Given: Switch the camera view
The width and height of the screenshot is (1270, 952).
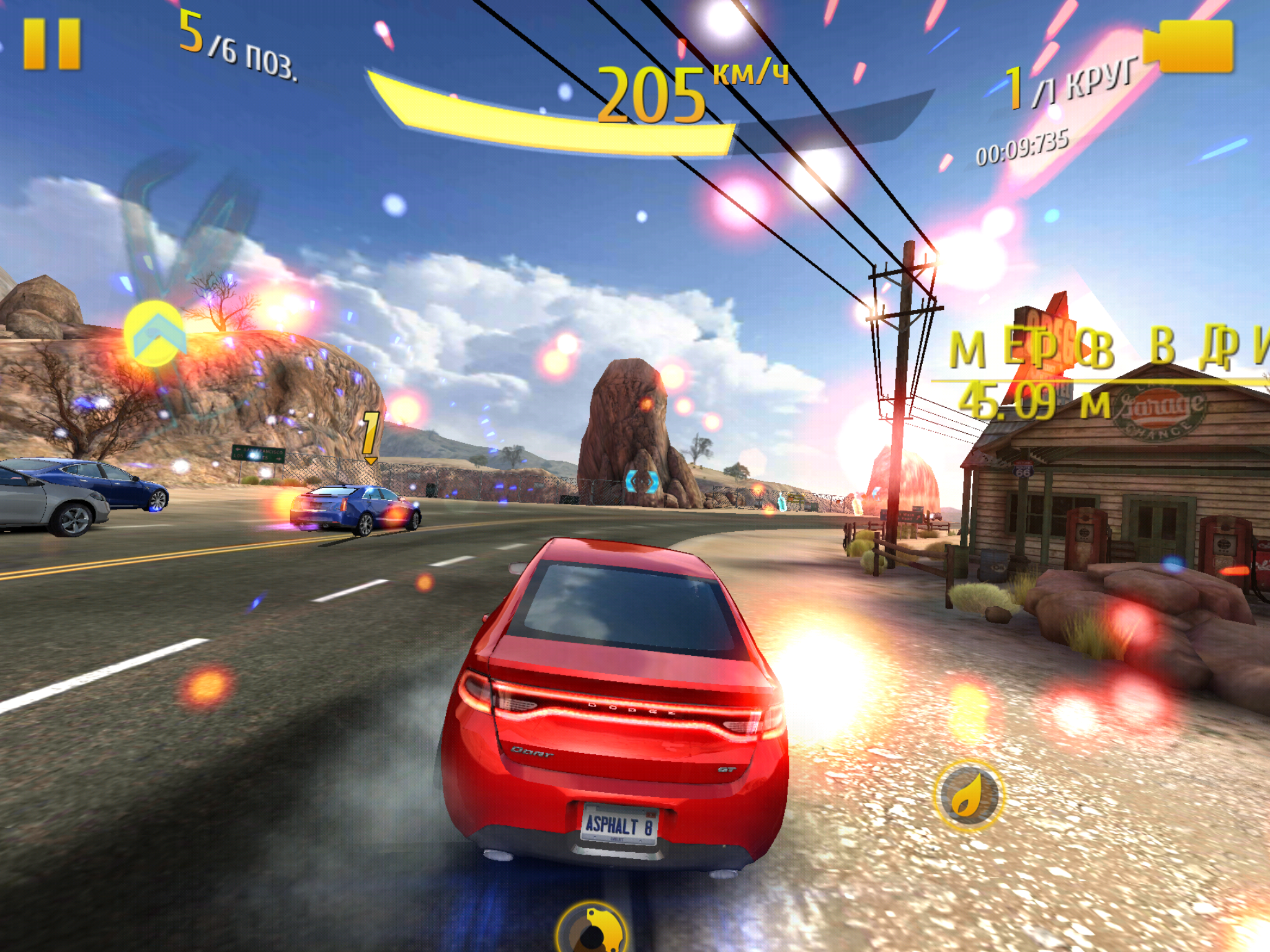Looking at the screenshot, I should click(1191, 46).
